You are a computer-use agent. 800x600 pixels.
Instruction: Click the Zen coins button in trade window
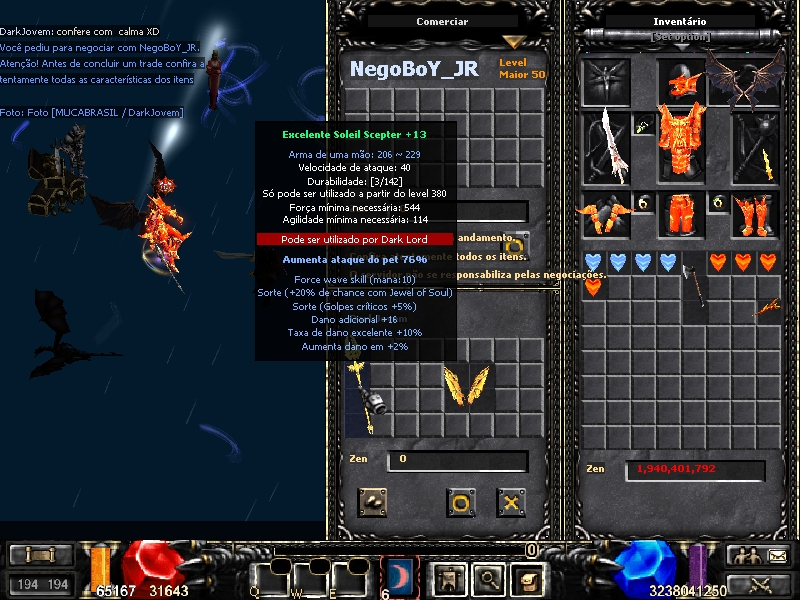coord(374,502)
